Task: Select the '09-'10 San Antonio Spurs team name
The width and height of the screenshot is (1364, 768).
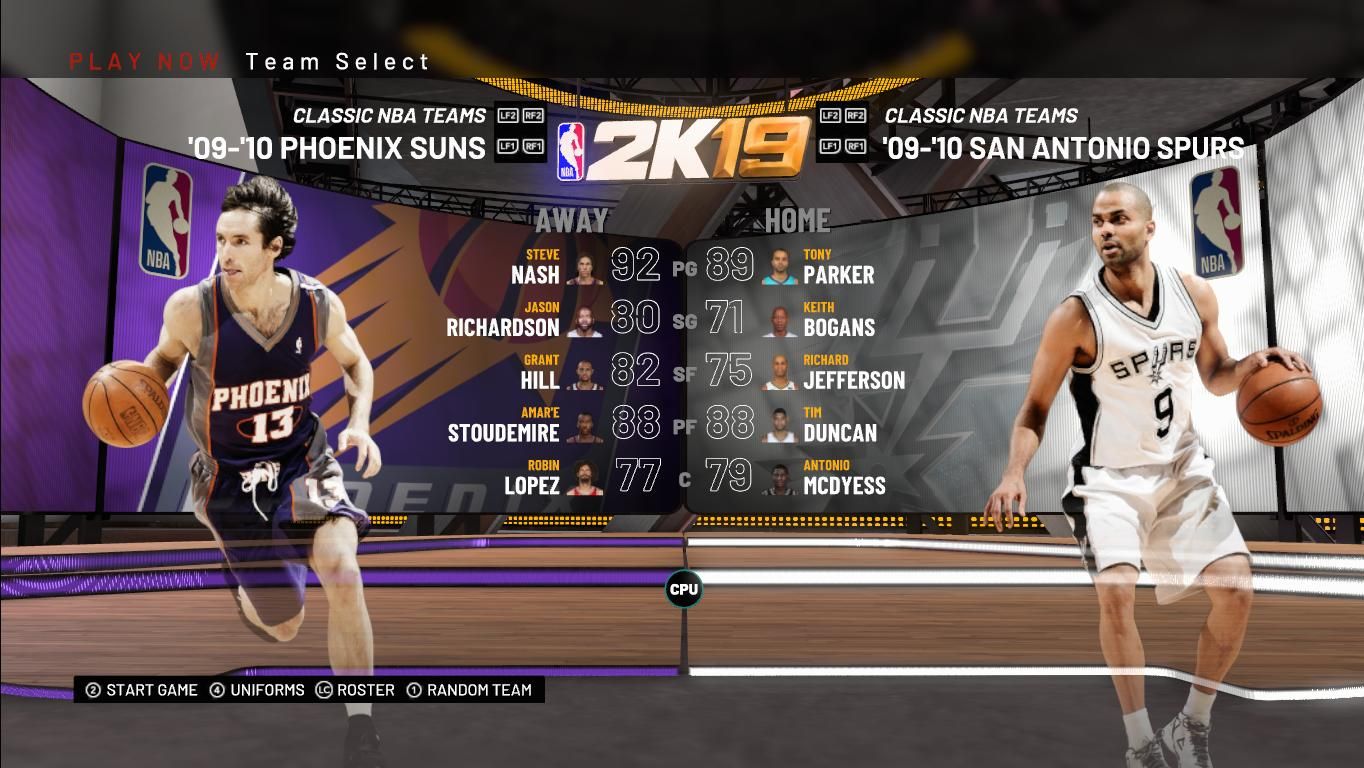Action: (x=1063, y=148)
